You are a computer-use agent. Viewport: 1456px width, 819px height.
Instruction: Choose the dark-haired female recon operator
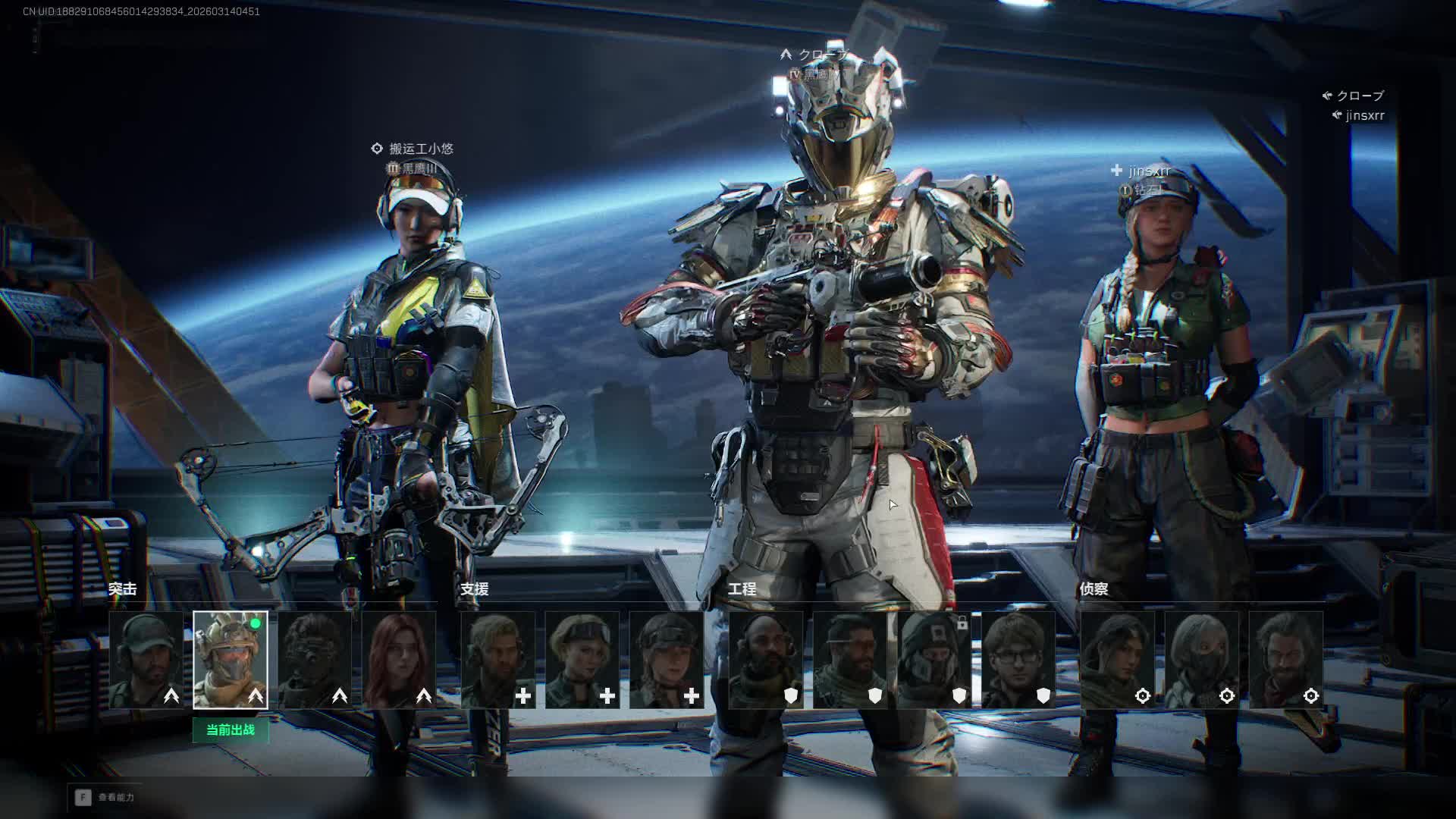[x=1118, y=660]
